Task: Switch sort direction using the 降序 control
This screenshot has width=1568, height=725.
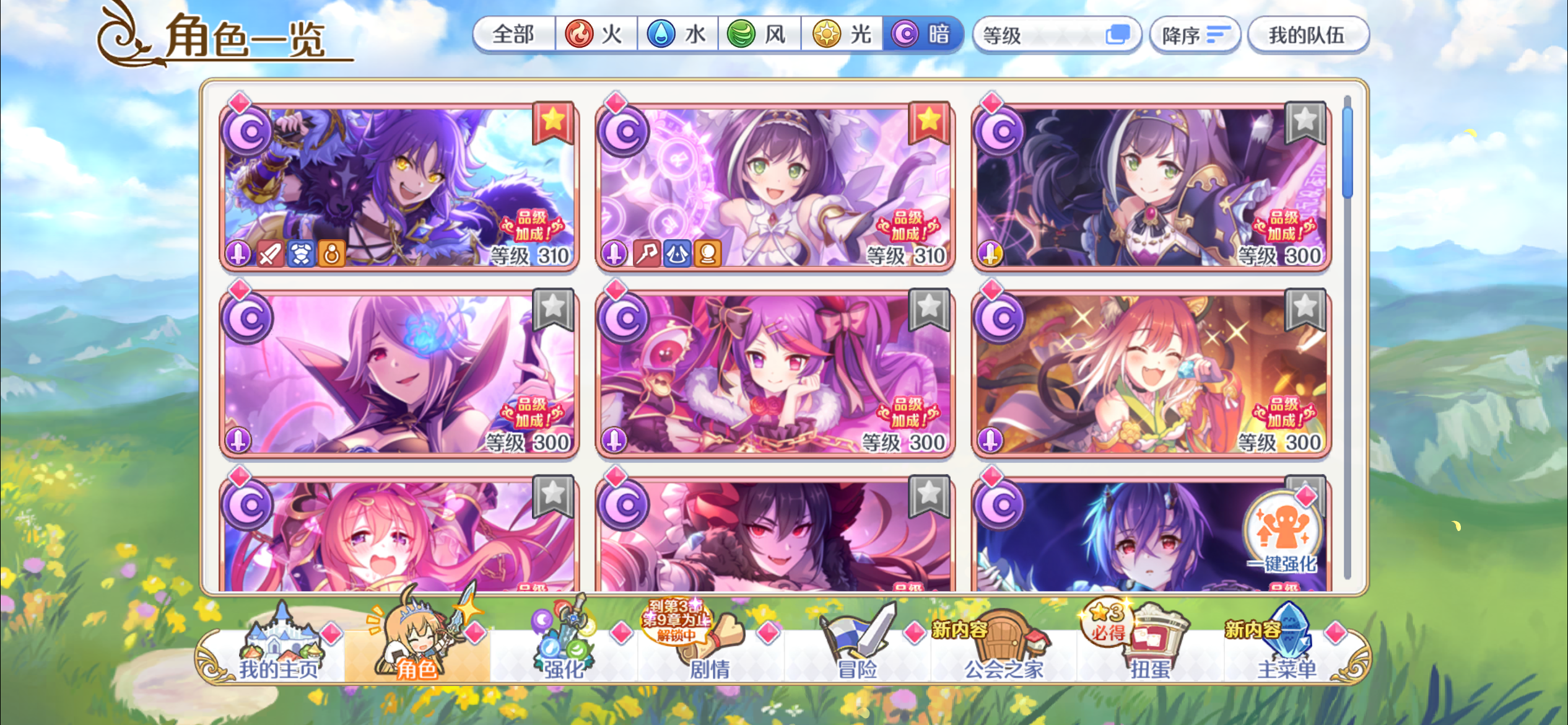Action: tap(1195, 35)
